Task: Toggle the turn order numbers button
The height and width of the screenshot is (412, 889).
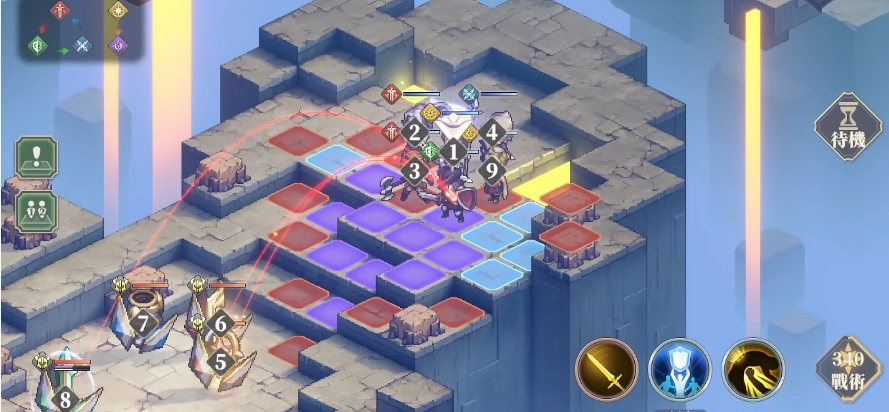Action: 36,211
